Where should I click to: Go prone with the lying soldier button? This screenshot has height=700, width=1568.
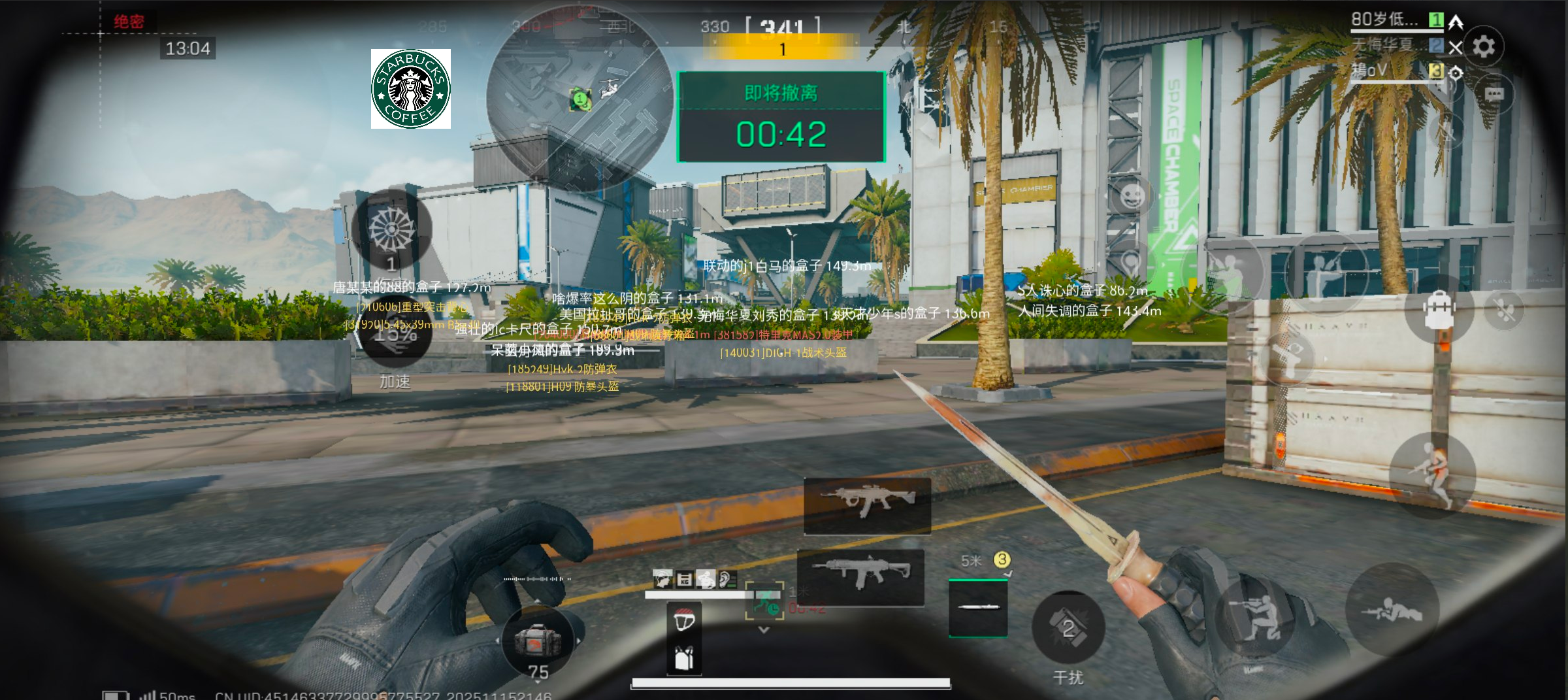pos(1392,611)
